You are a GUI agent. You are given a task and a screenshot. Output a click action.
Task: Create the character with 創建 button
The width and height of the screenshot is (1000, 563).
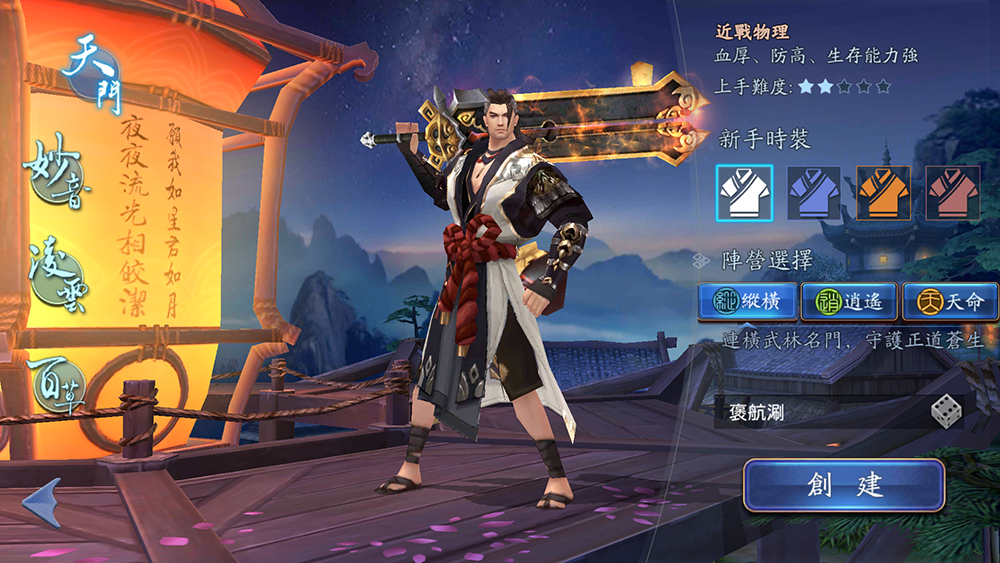[x=844, y=486]
